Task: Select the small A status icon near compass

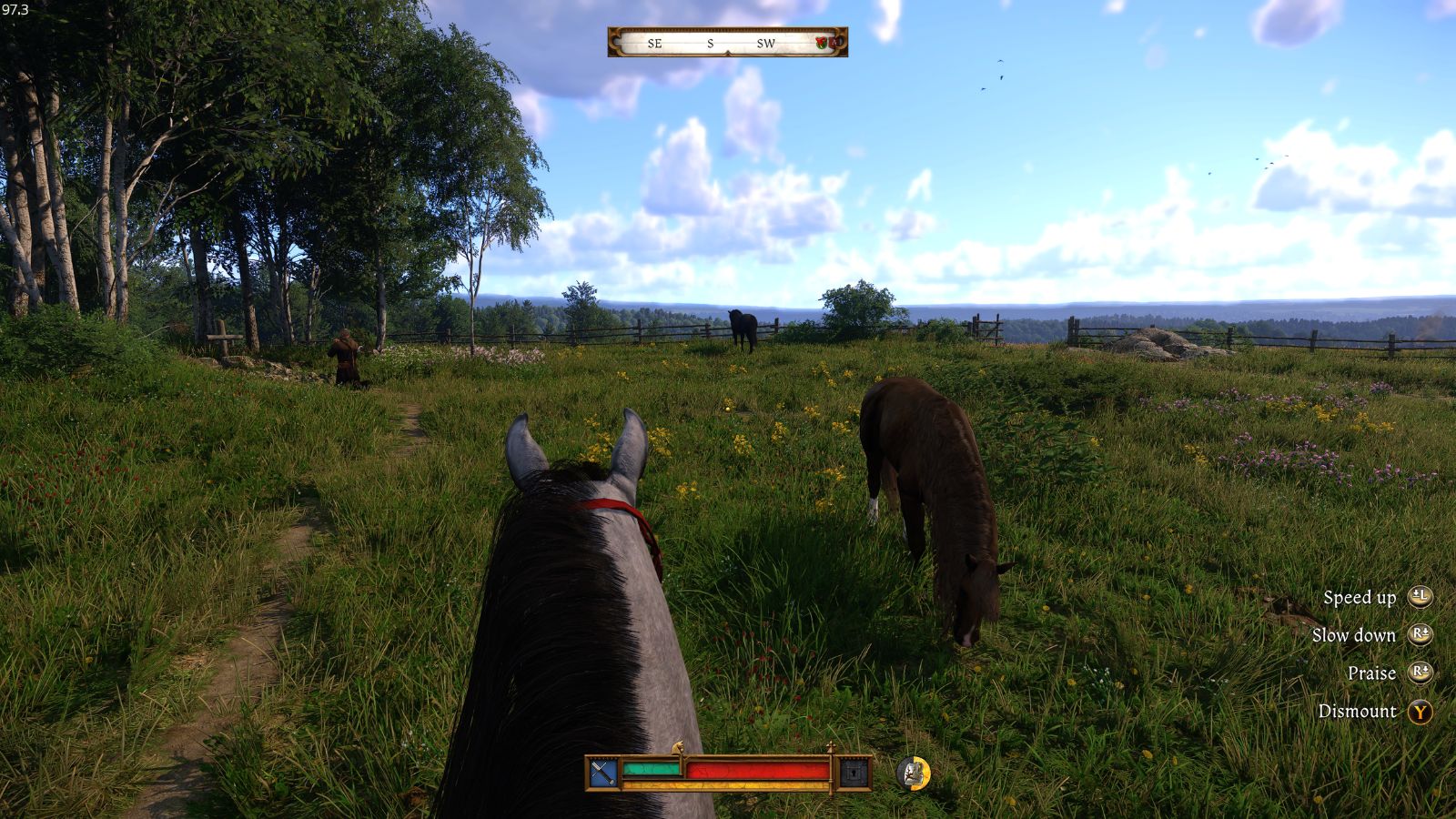Action: pyautogui.click(x=834, y=43)
